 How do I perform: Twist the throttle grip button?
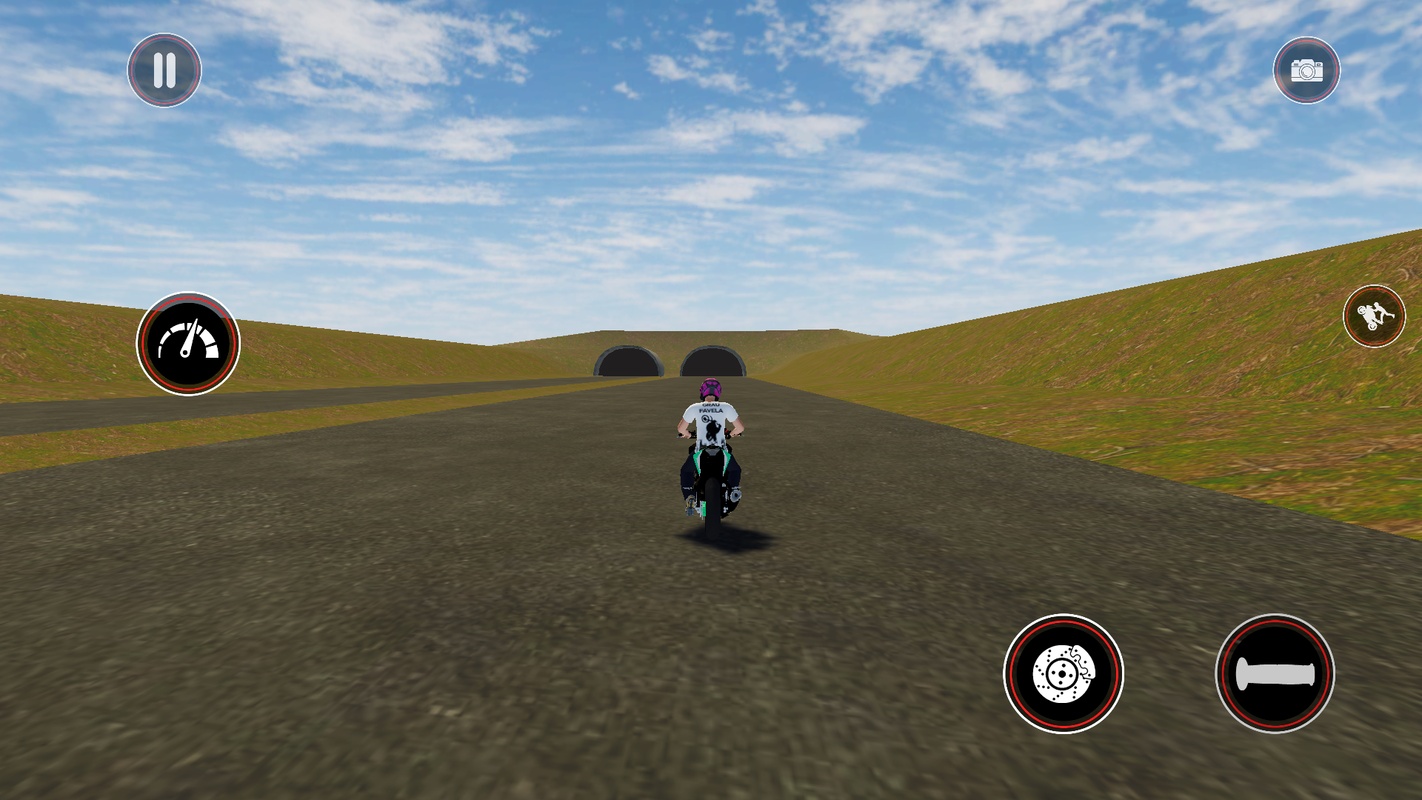[x=1275, y=673]
